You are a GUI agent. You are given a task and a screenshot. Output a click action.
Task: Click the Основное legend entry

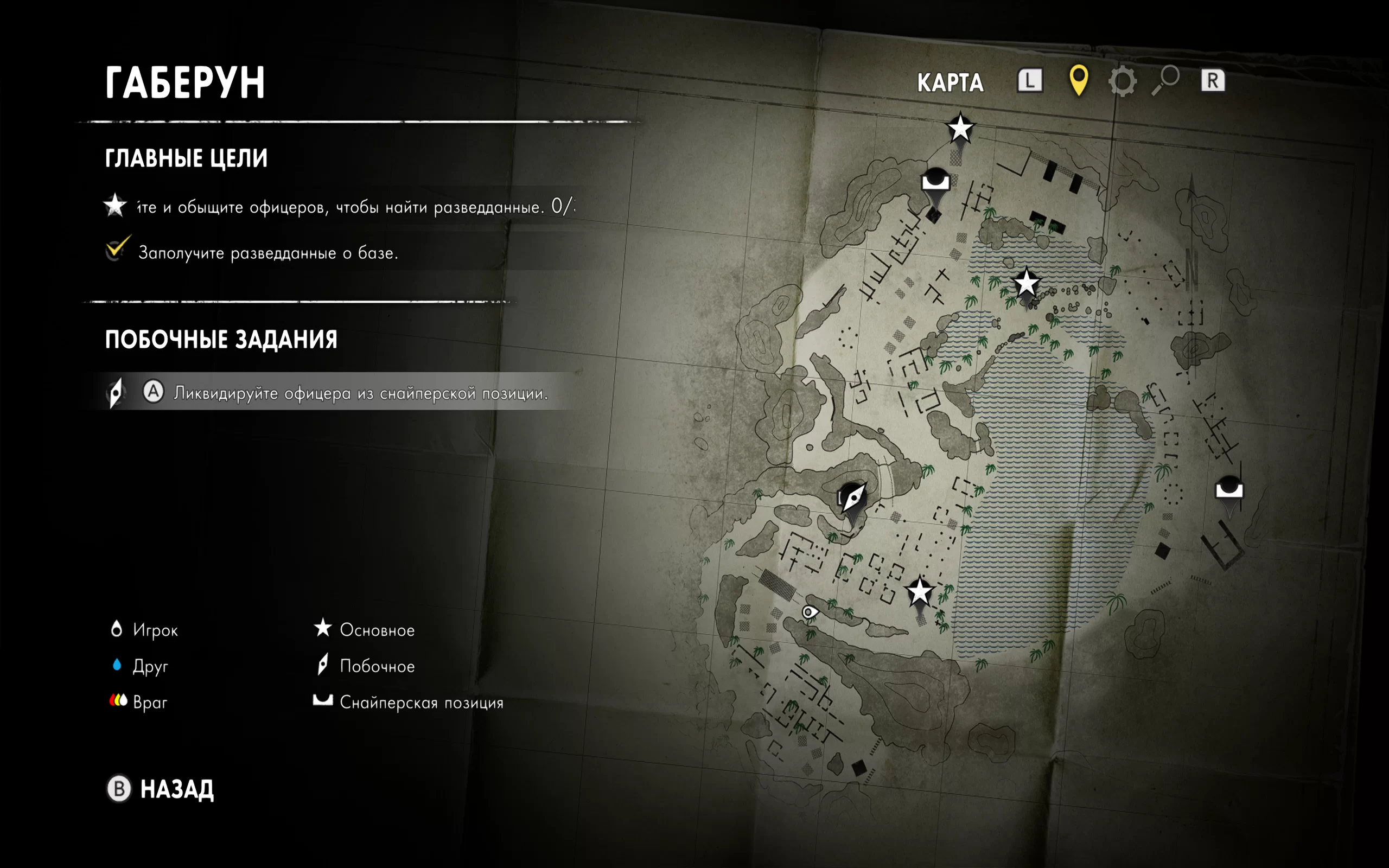pyautogui.click(x=365, y=630)
